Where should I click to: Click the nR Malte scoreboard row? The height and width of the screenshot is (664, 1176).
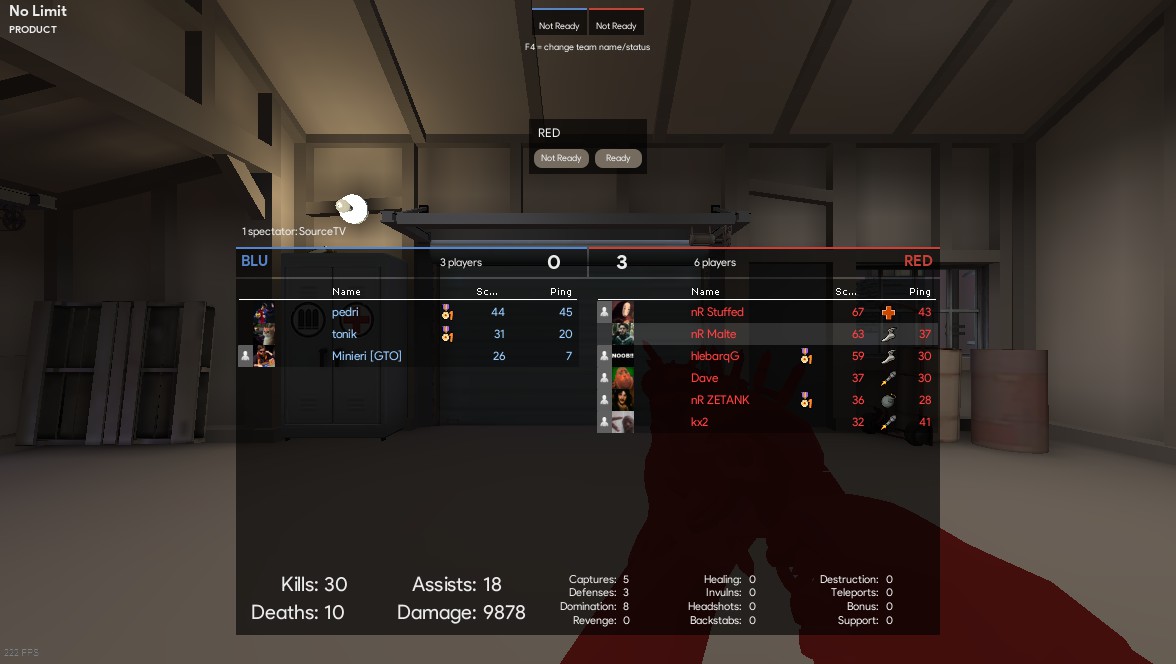tap(713, 334)
